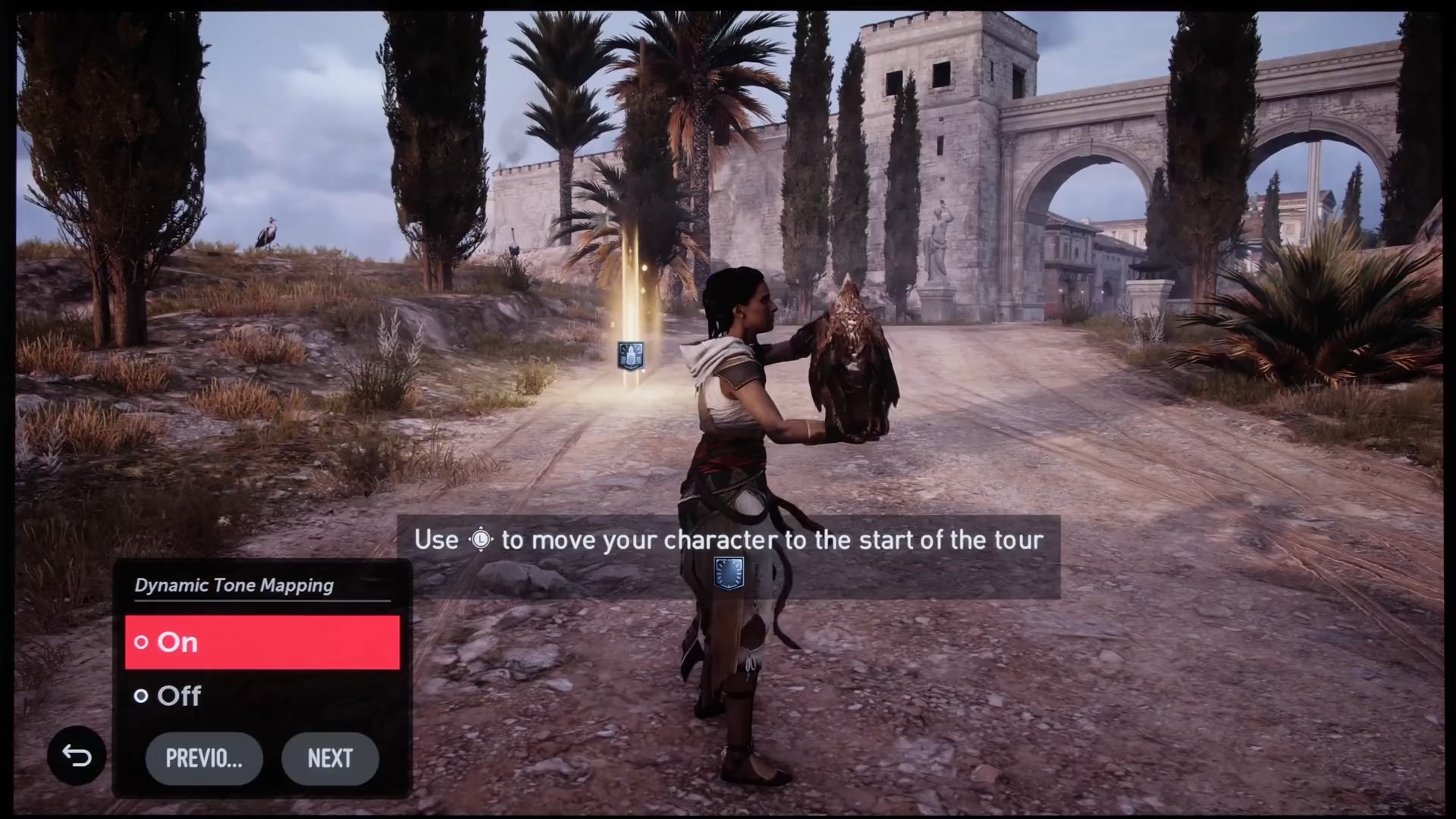Click the NEXT button
This screenshot has height=819, width=1456.
point(330,758)
